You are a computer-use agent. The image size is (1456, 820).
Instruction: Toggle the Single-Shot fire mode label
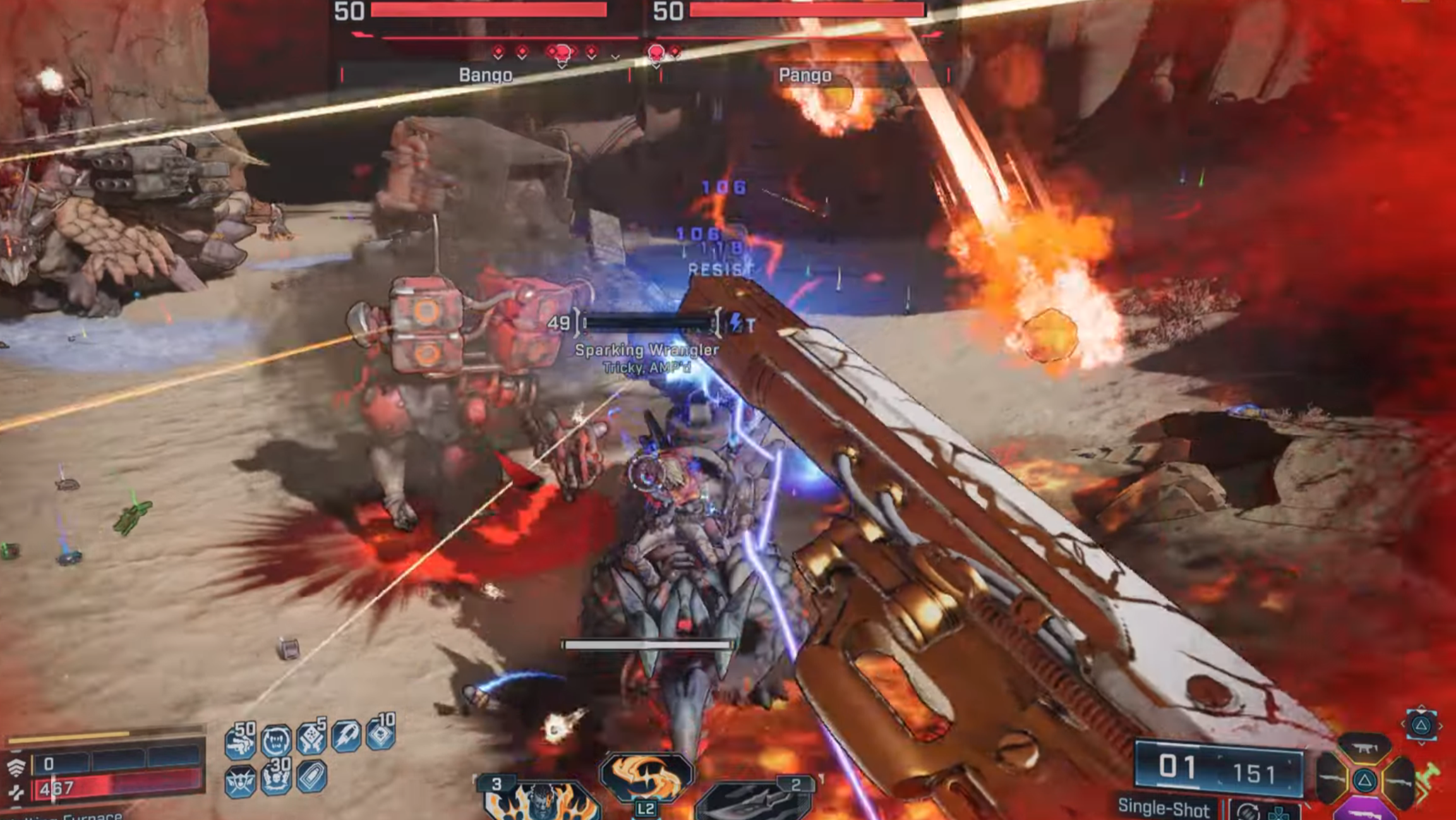coord(1164,807)
